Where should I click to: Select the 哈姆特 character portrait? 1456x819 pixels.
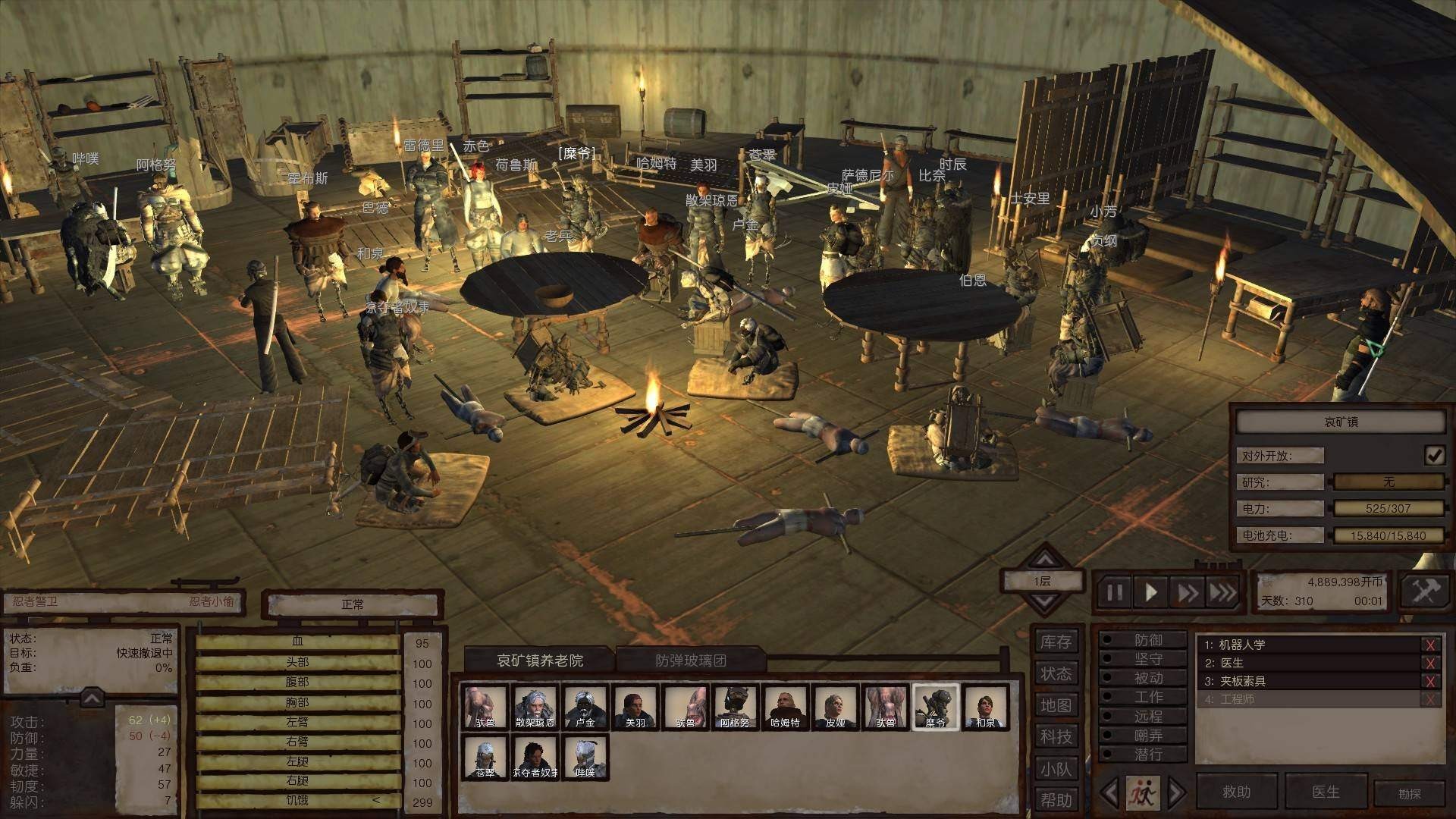coord(785,708)
